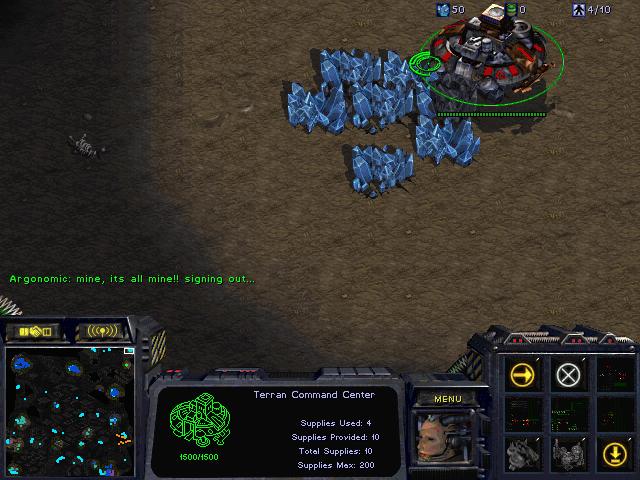640x480 pixels.
Task: Open the diplomacy alliance handshake button
Action: pos(33,331)
